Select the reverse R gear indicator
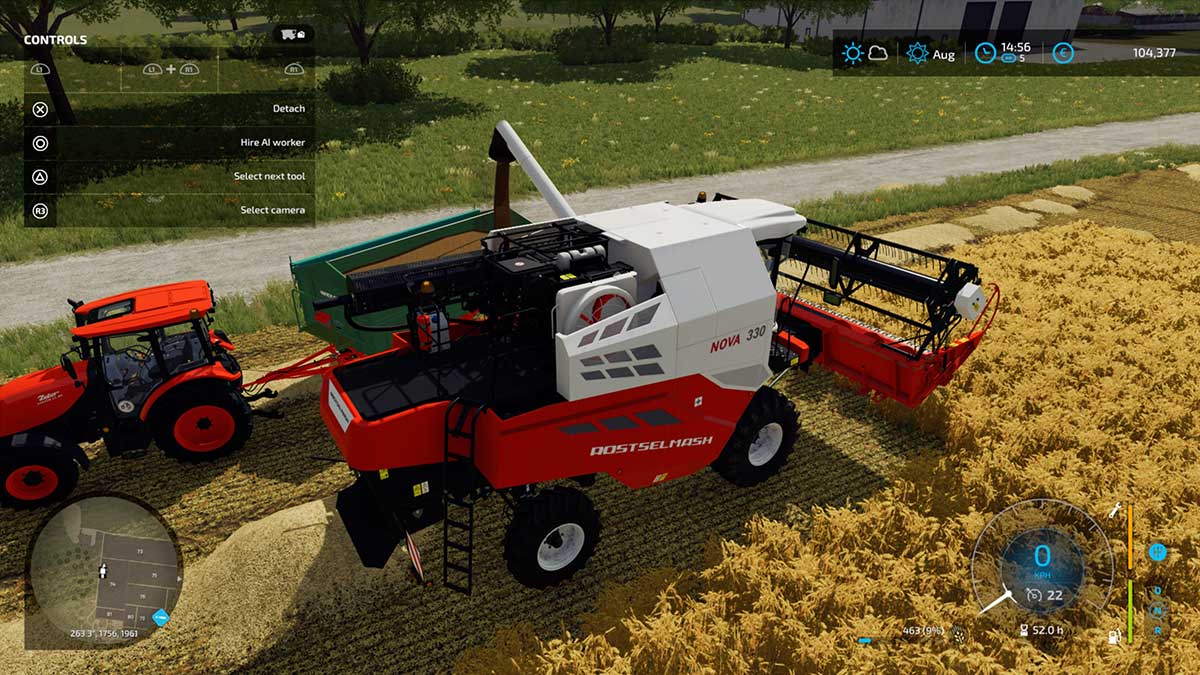Screen dimensions: 1200x675 [x=1158, y=630]
